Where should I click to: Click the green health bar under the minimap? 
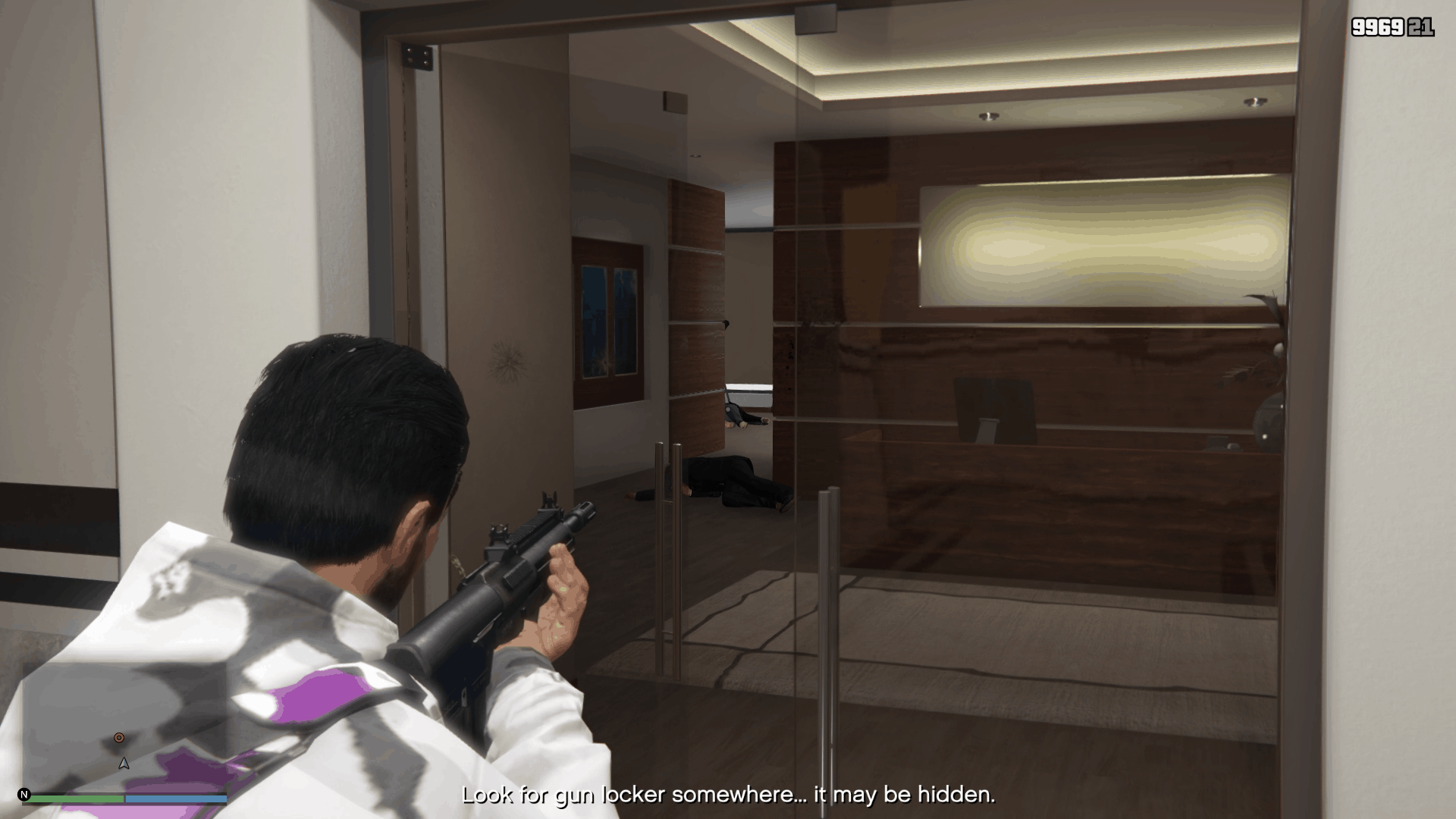click(x=76, y=798)
